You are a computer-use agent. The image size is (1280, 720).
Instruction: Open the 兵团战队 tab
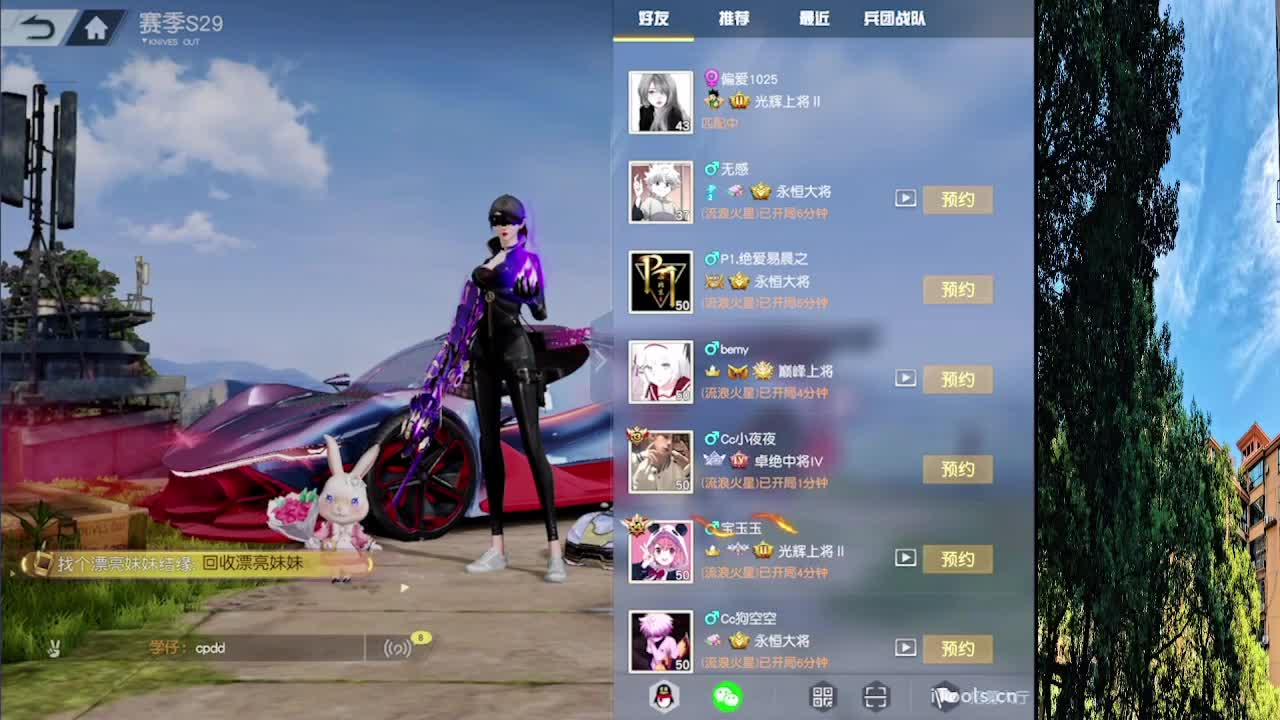point(893,19)
